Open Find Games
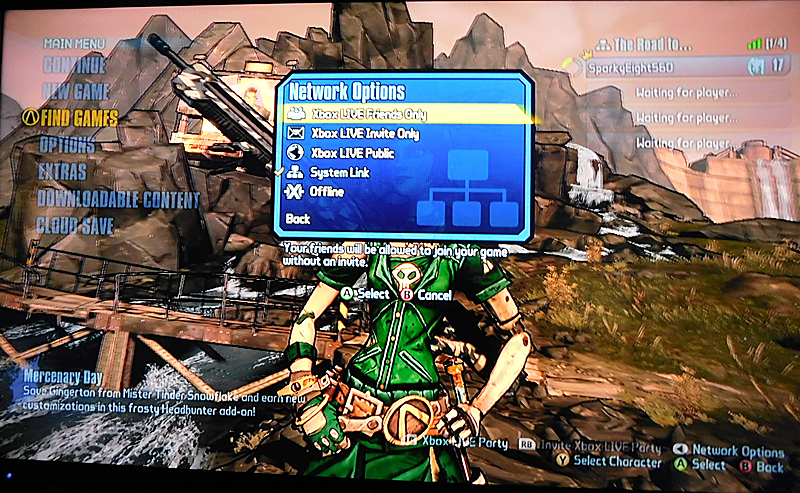 80,118
